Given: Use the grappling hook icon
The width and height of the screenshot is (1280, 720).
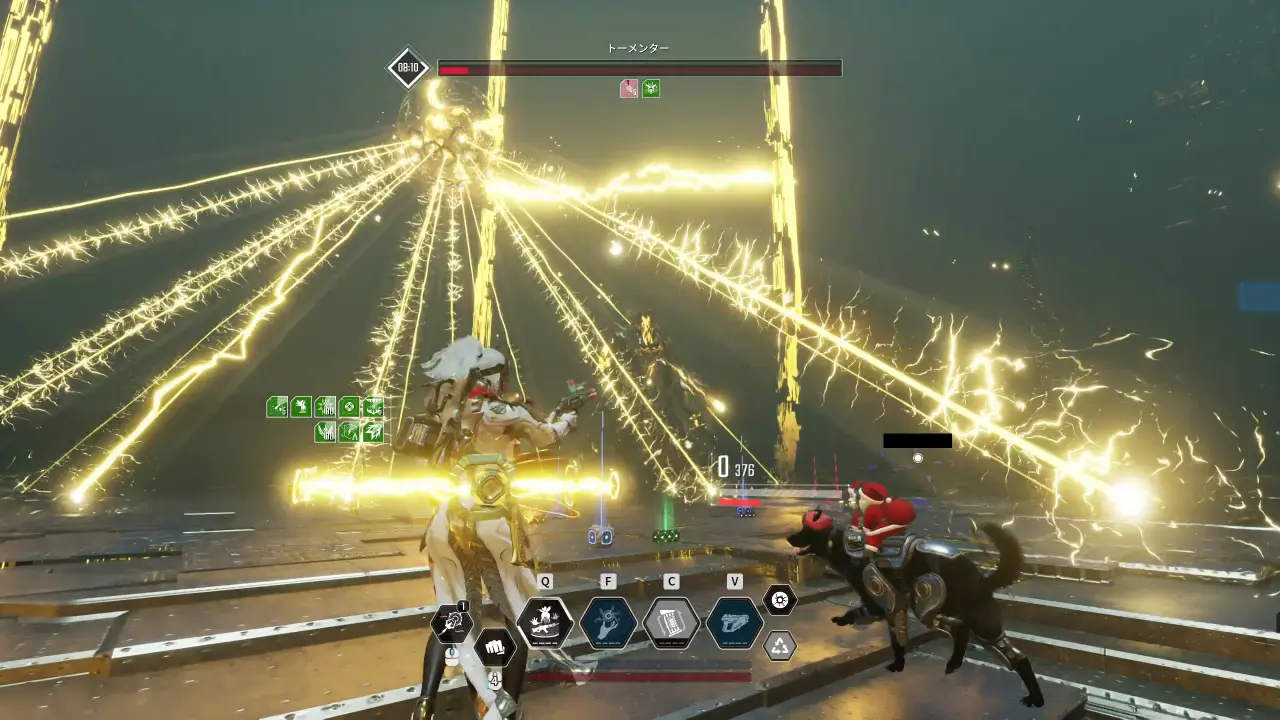Looking at the screenshot, I should coord(451,624).
